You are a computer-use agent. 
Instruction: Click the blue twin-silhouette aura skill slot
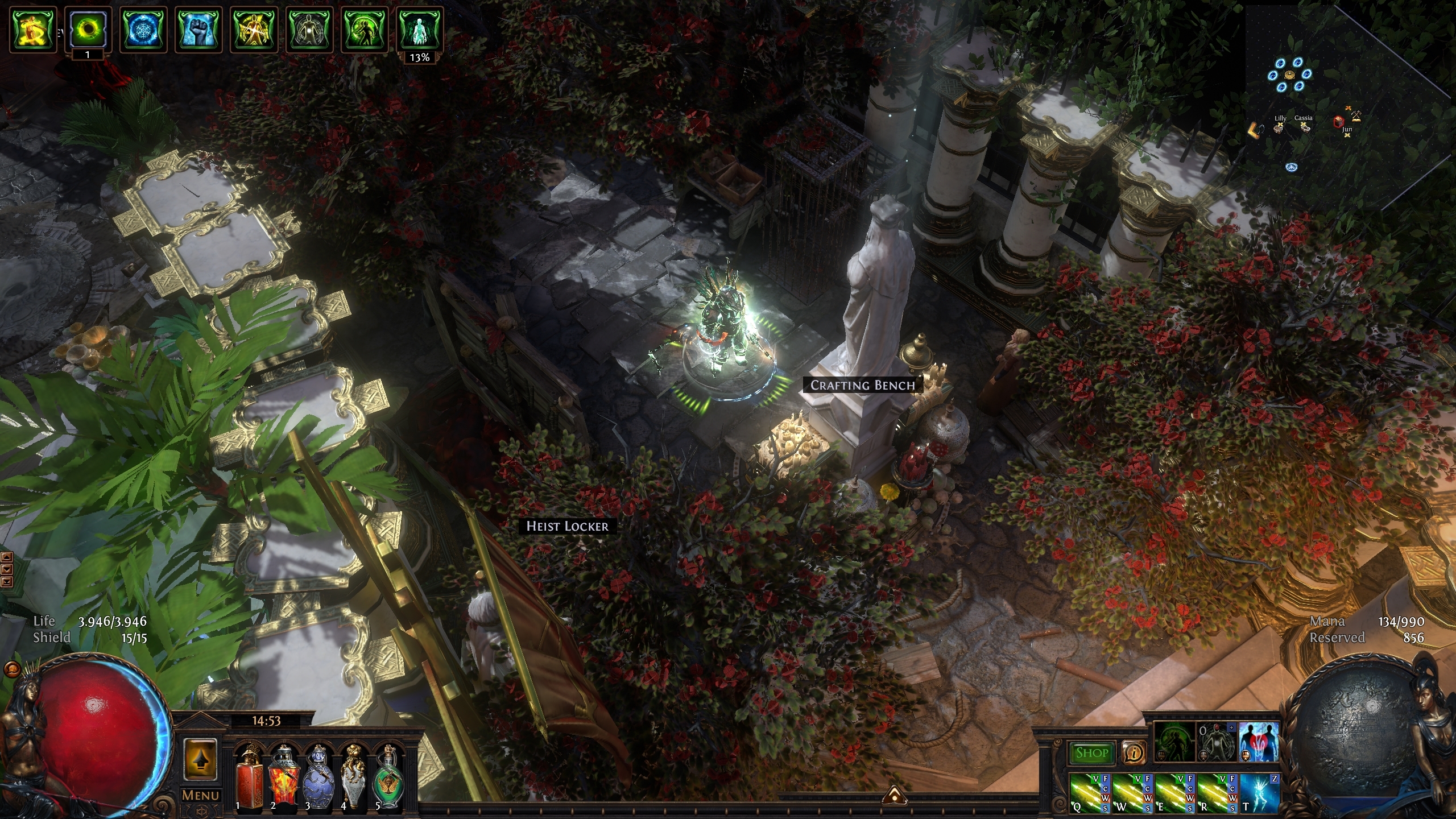(1259, 741)
